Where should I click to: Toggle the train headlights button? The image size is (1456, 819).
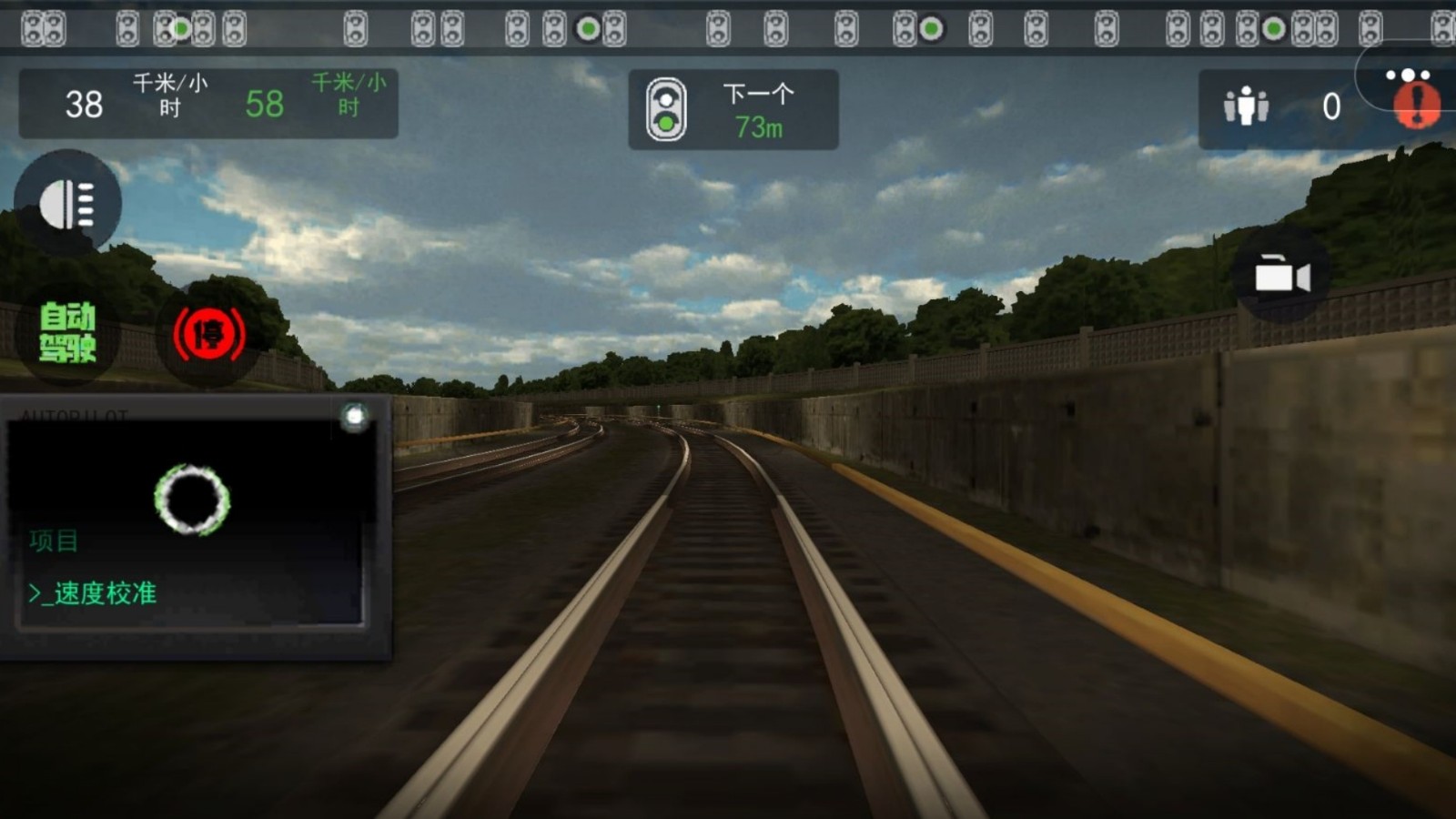(67, 204)
